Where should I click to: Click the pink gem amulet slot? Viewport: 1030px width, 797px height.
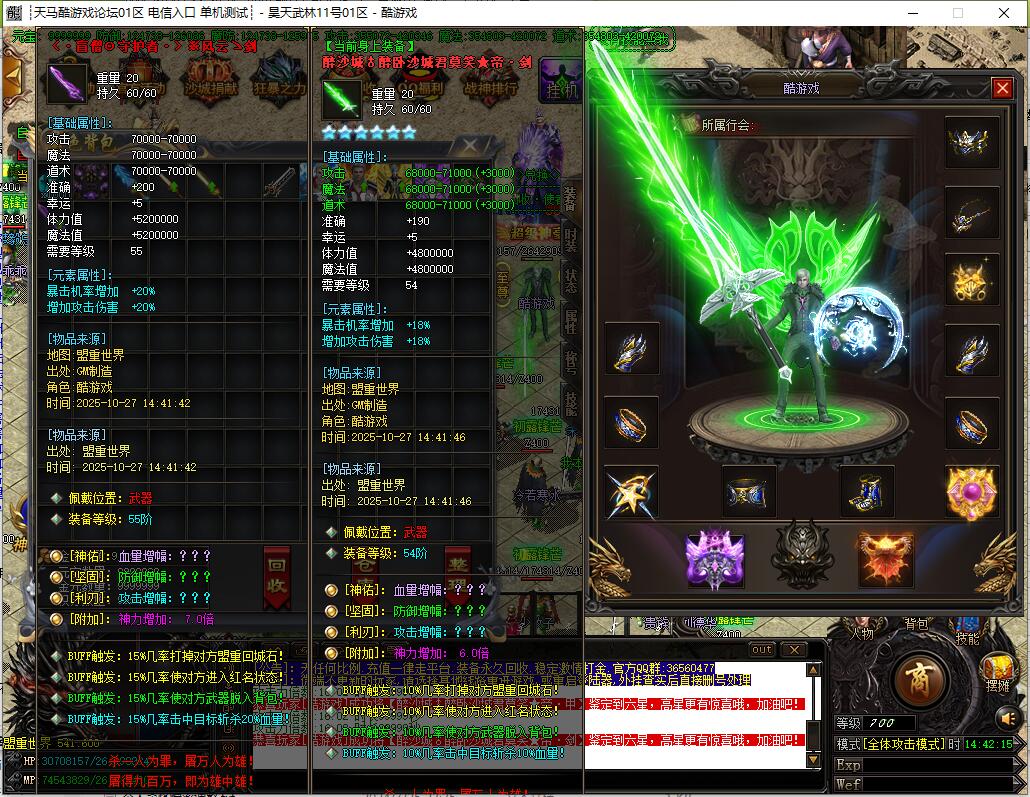tap(972, 491)
